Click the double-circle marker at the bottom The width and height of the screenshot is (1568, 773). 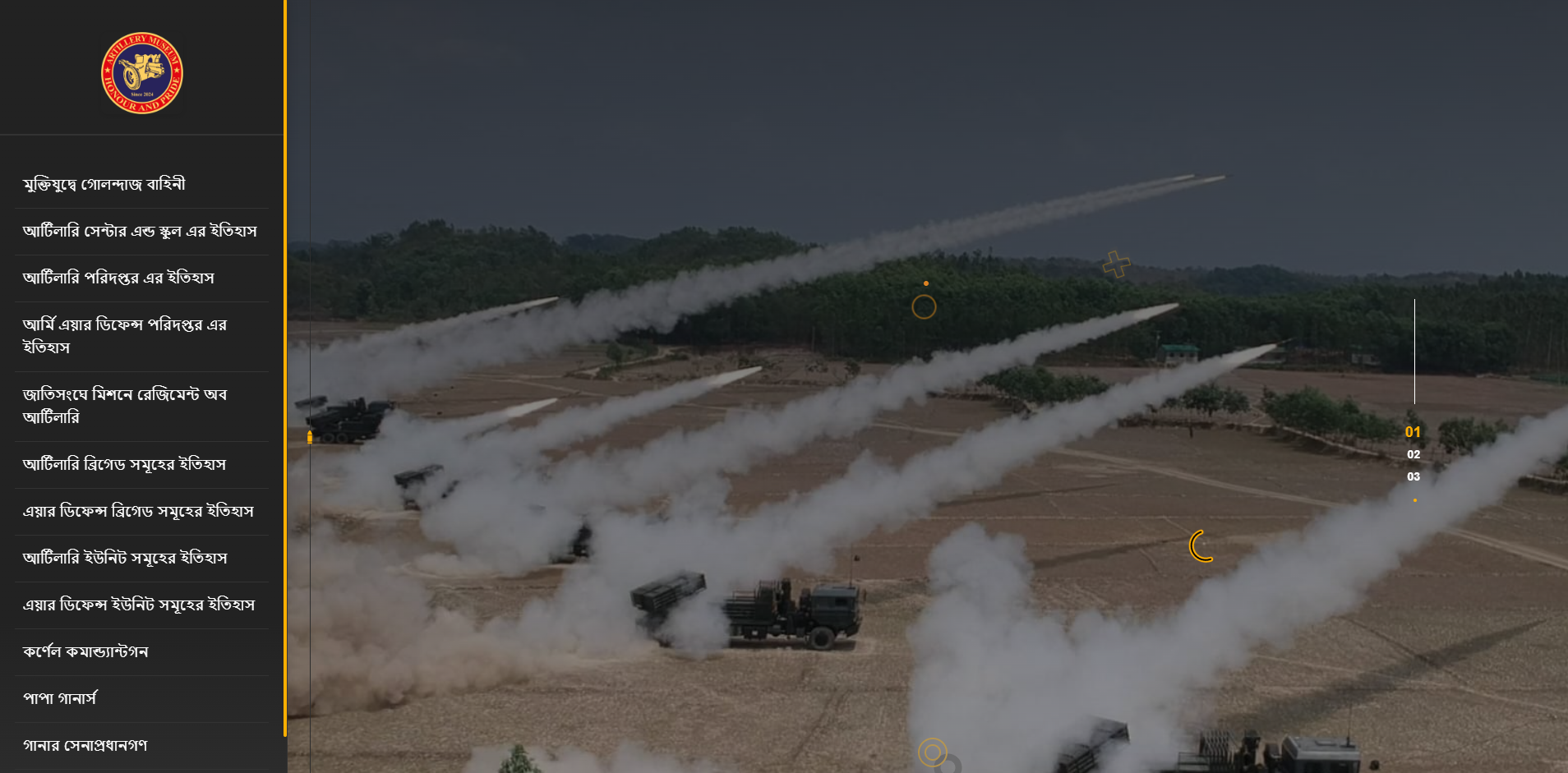(x=933, y=752)
